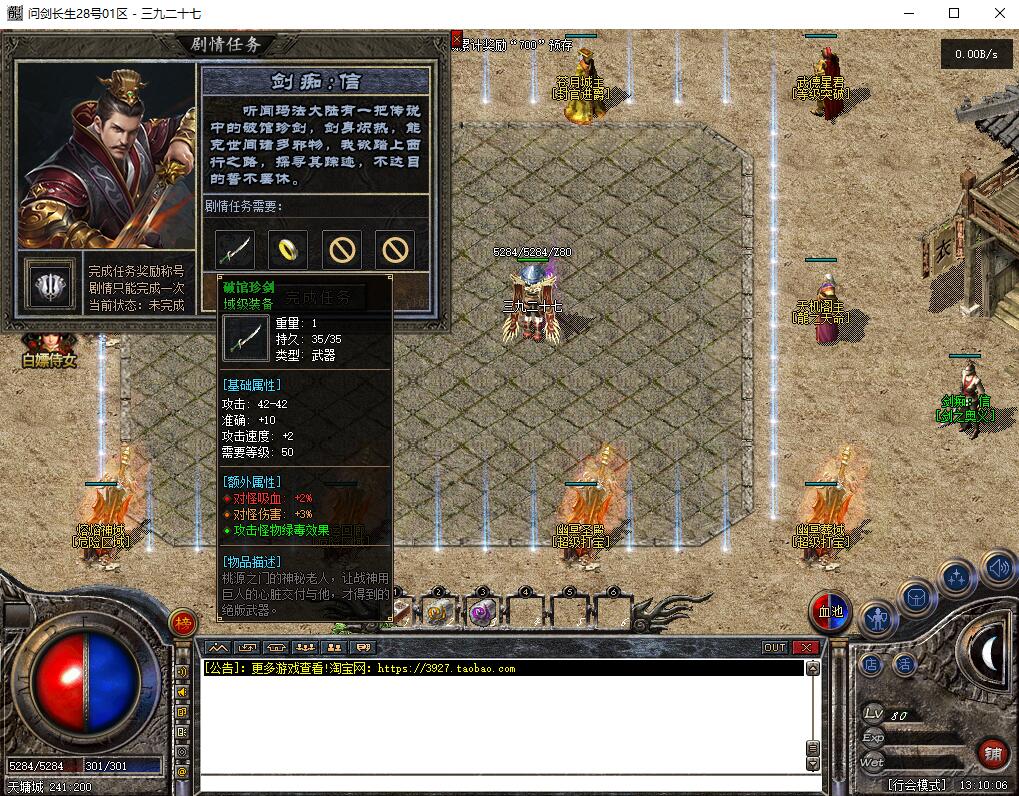Image resolution: width=1019 pixels, height=796 pixels.
Task: Open the skills sparkle icon
Action: coord(957,578)
